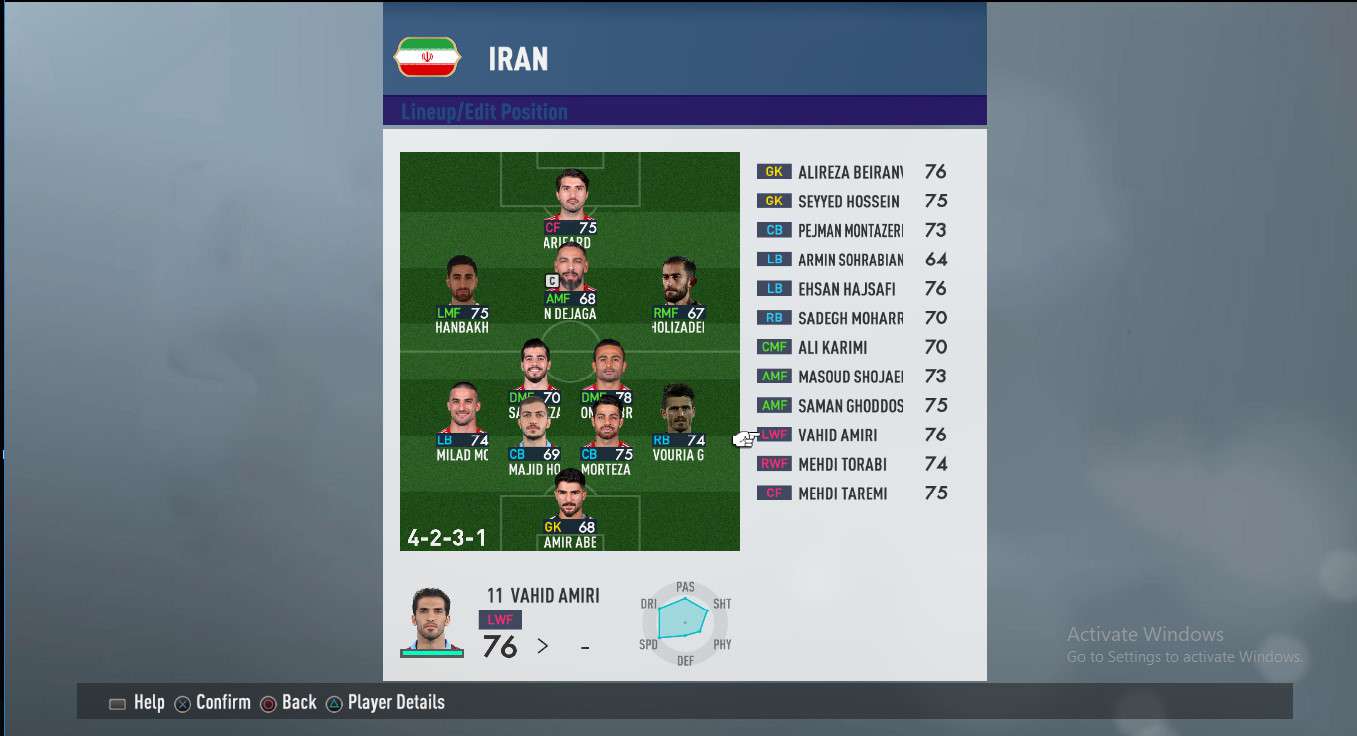Select Saman Ghoddos from substitutes

pos(849,405)
